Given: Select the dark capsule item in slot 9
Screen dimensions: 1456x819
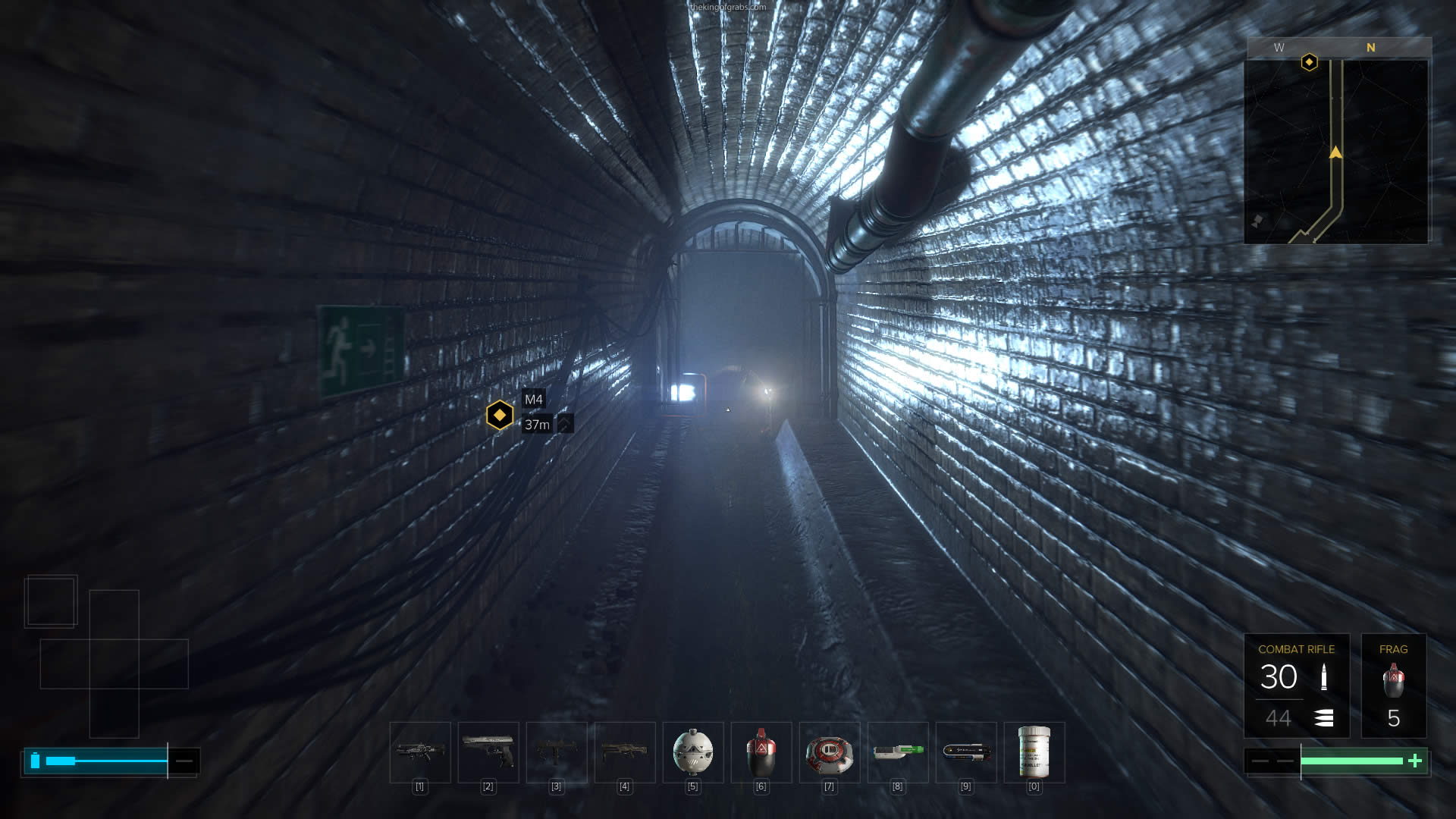Looking at the screenshot, I should coord(966,752).
